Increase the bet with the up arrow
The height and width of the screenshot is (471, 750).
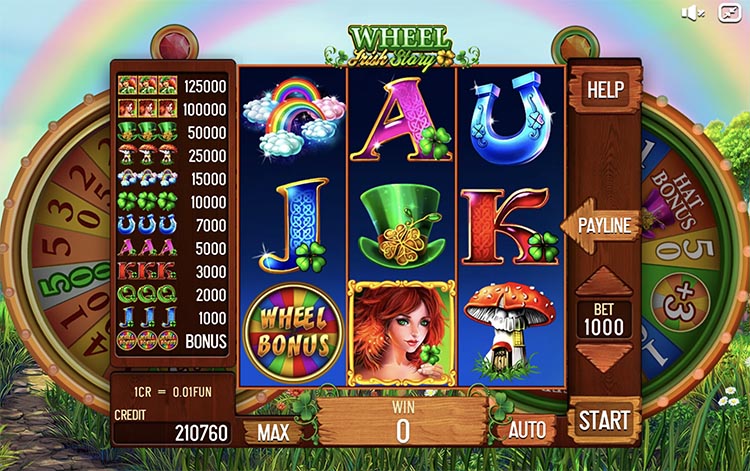click(x=605, y=283)
